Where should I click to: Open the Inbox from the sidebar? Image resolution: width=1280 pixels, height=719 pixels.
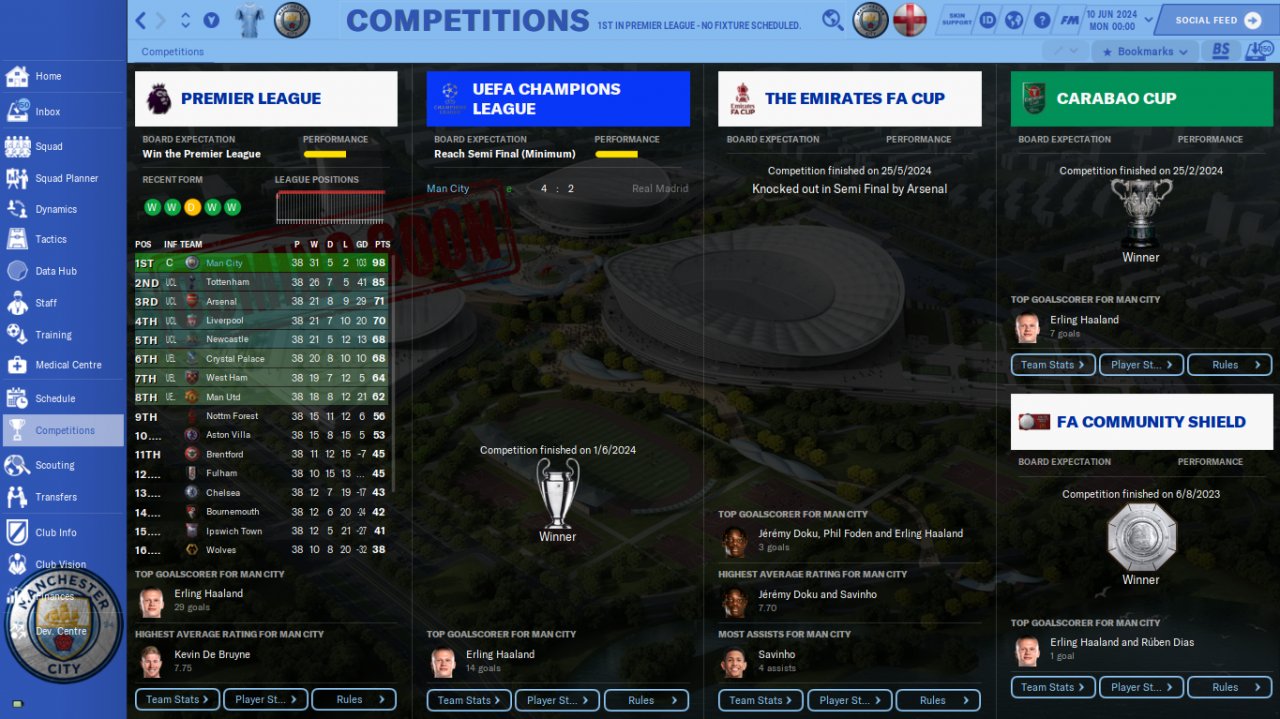click(47, 112)
